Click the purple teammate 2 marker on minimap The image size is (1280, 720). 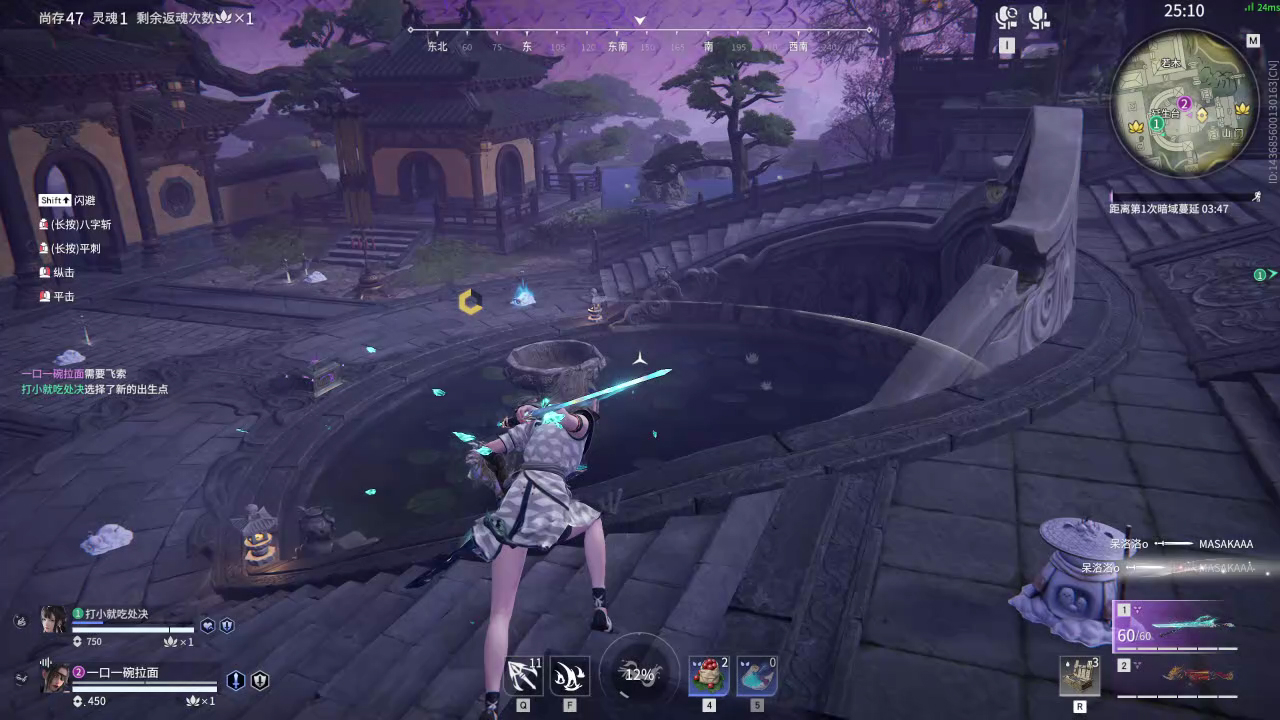(x=1184, y=103)
